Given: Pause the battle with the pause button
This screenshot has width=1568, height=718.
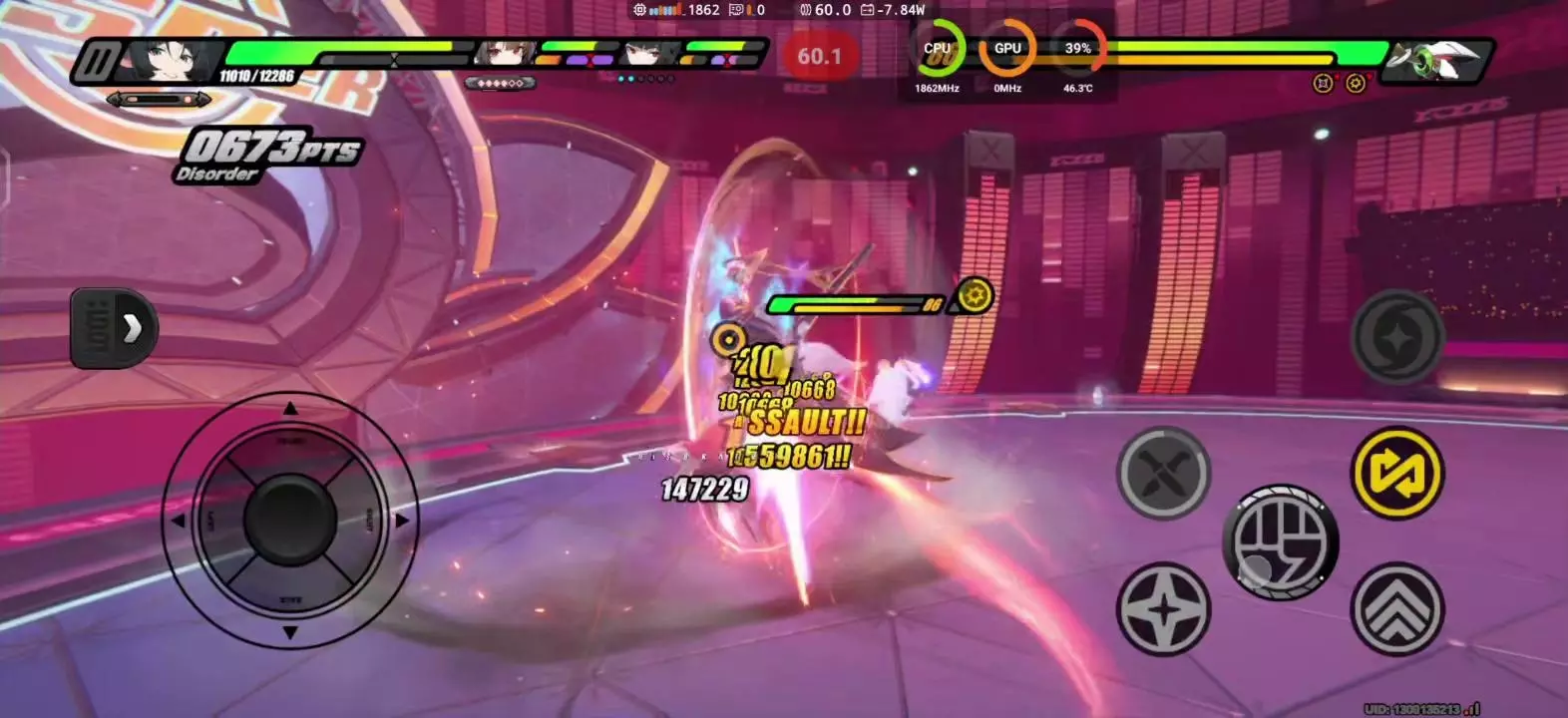Looking at the screenshot, I should (97, 62).
